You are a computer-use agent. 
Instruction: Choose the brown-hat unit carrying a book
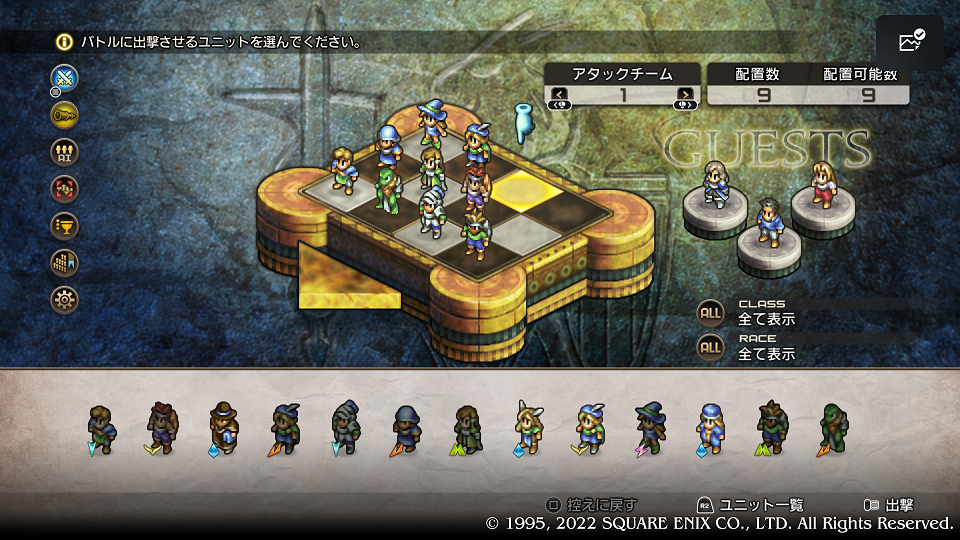tap(224, 427)
